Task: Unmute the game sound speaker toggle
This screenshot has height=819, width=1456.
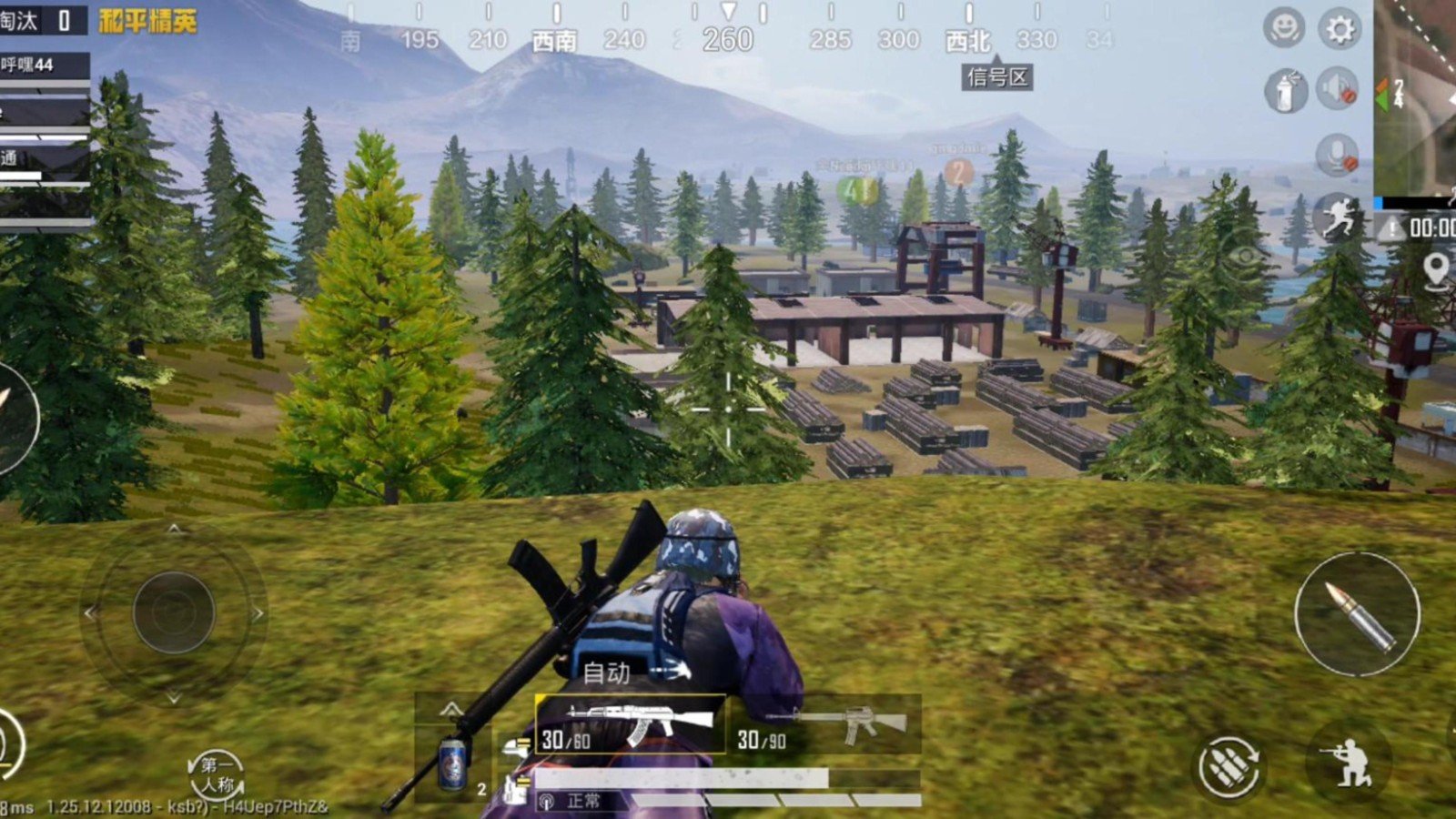Action: coord(1338,87)
